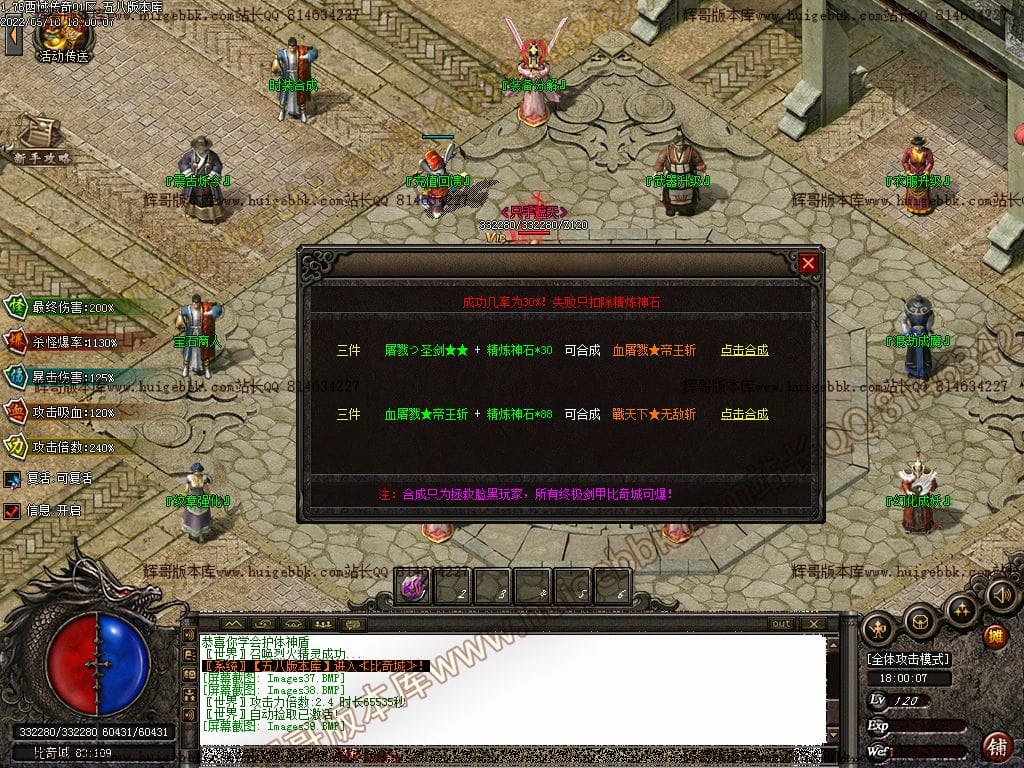Collapse the left panel with the arrow button
This screenshot has width=1024, height=768.
tap(14, 39)
